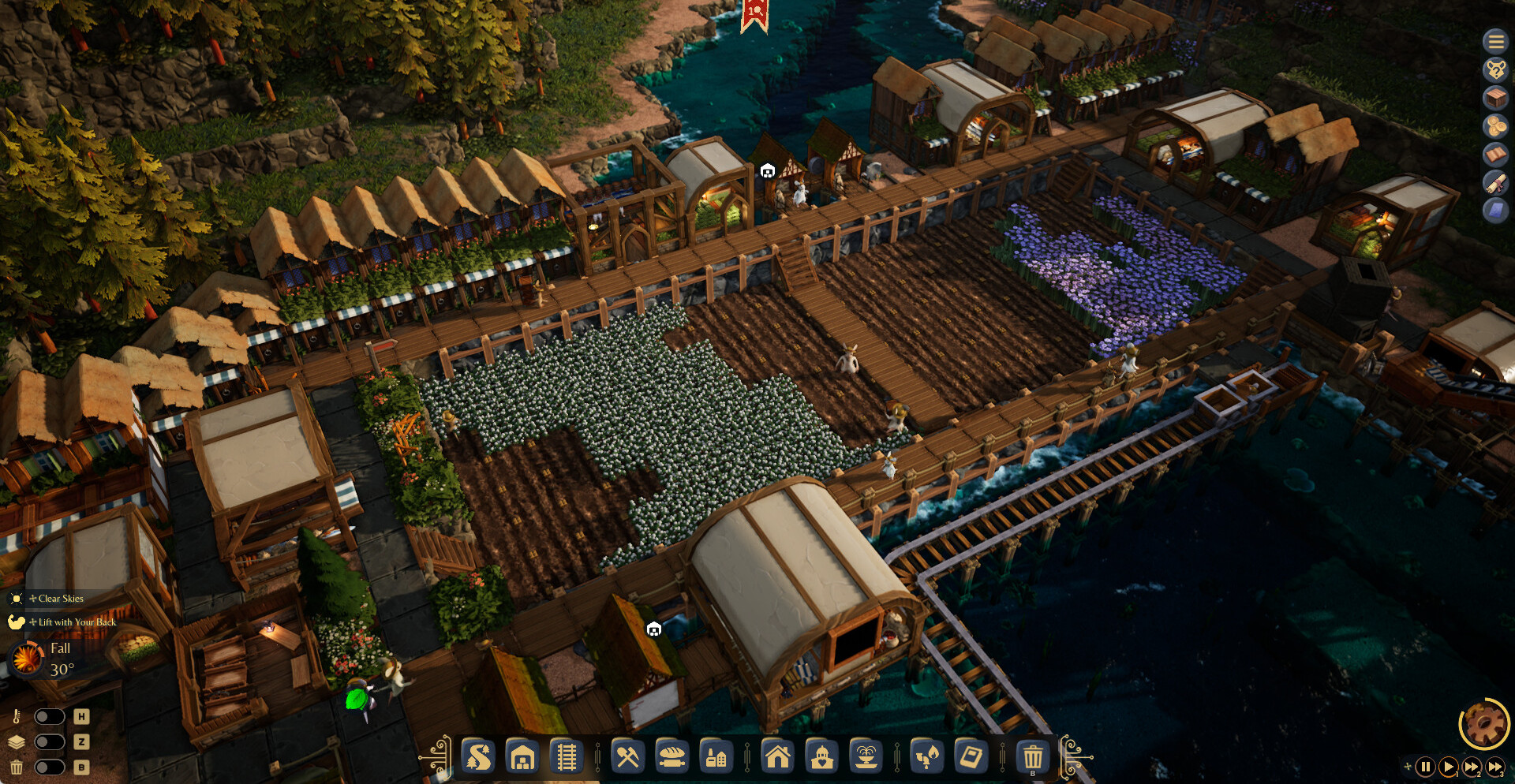This screenshot has height=784, width=1515.
Task: Choose the railway track build category
Action: pos(567,757)
